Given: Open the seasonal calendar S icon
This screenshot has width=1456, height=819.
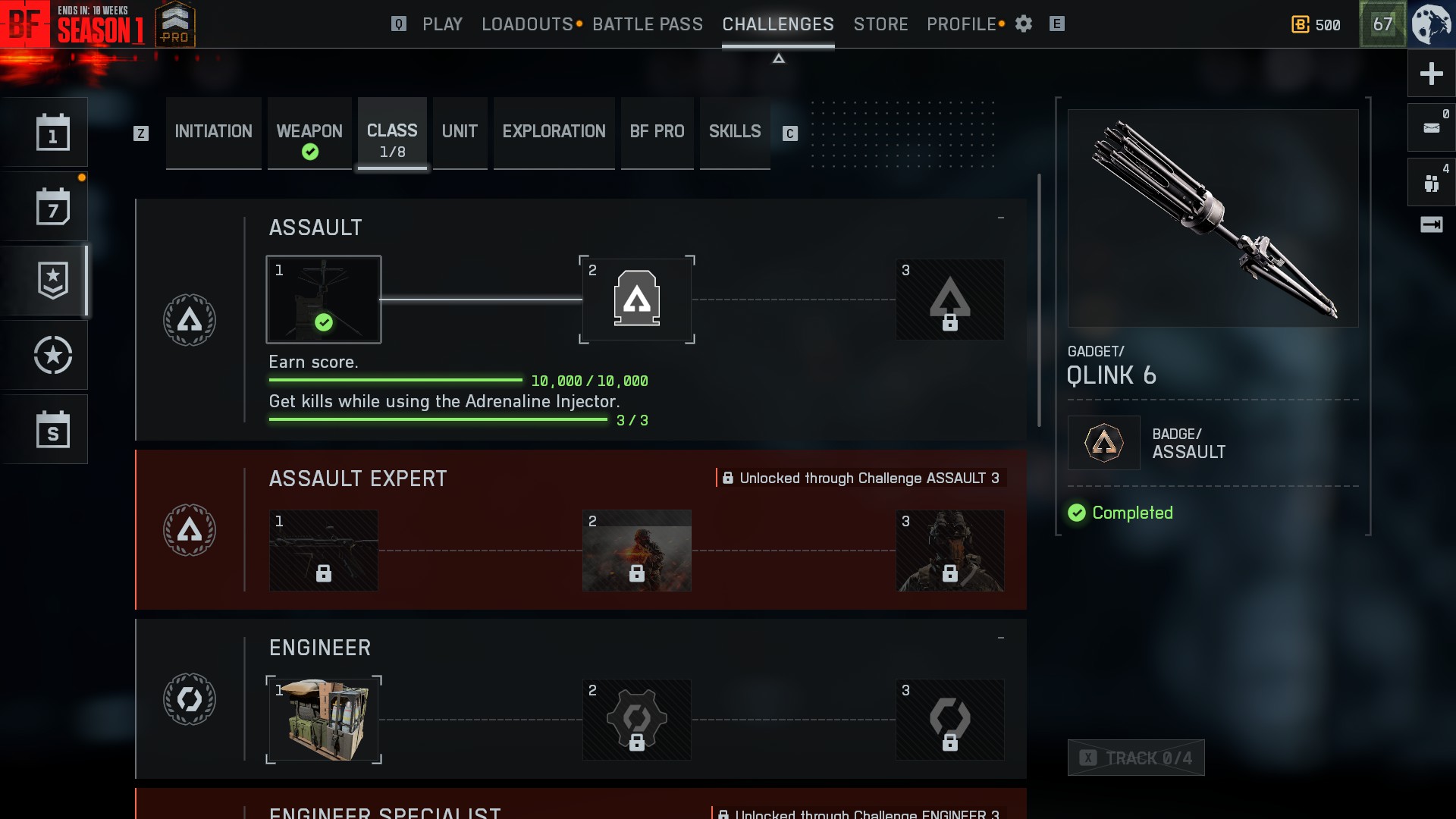Looking at the screenshot, I should point(53,430).
